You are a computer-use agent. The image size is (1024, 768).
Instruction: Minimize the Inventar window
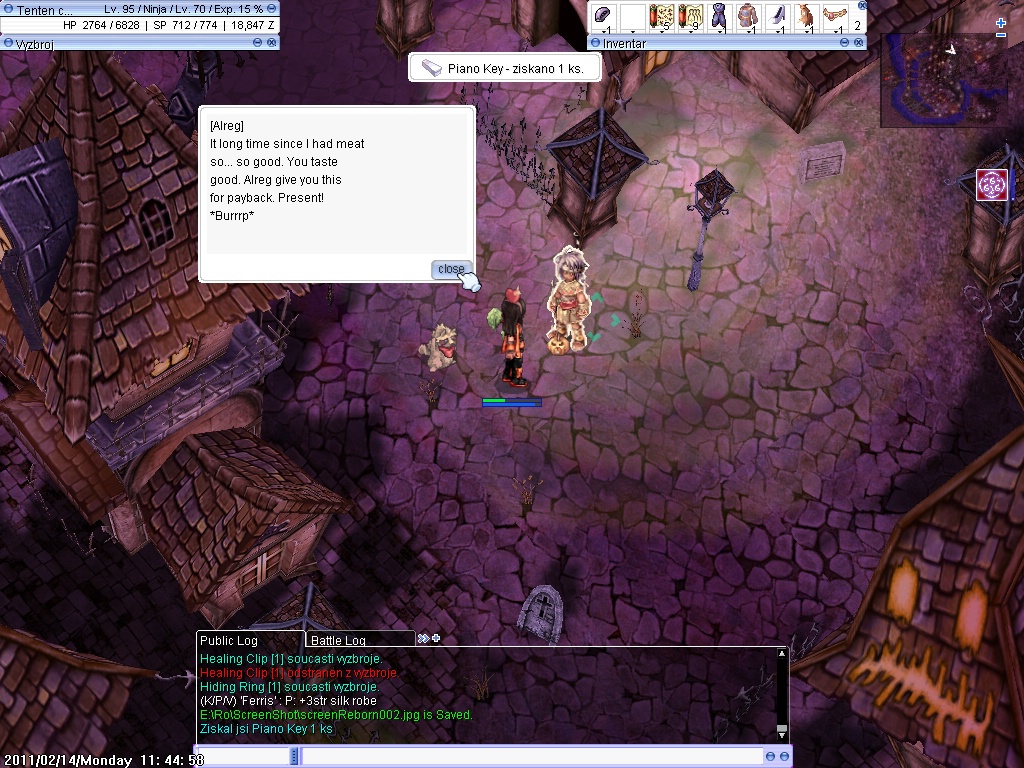(847, 43)
